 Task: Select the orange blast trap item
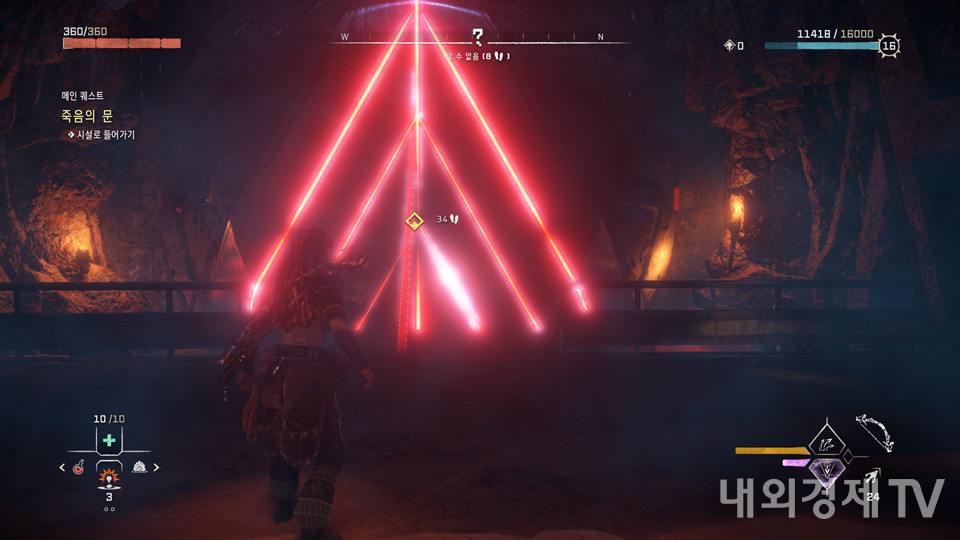[x=109, y=470]
